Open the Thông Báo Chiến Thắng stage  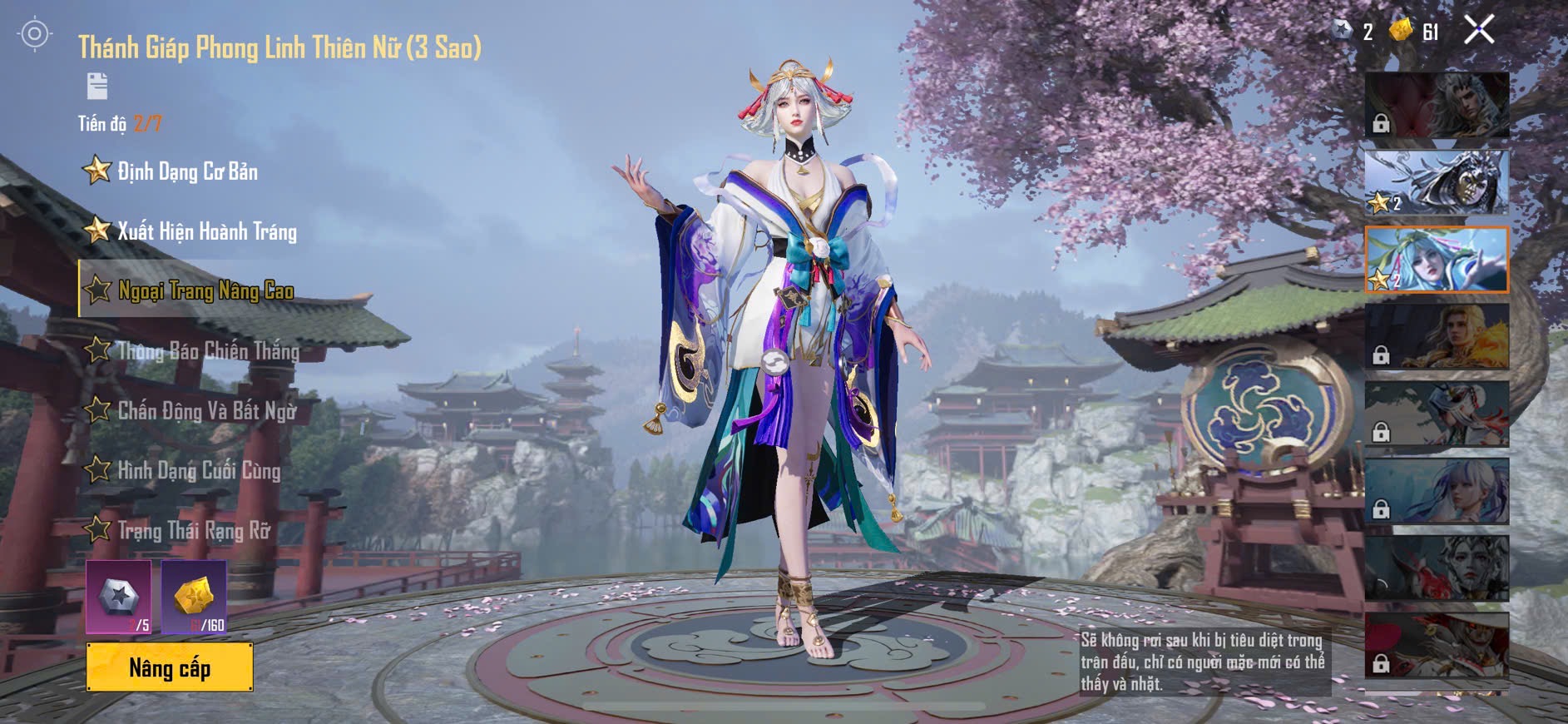(208, 350)
